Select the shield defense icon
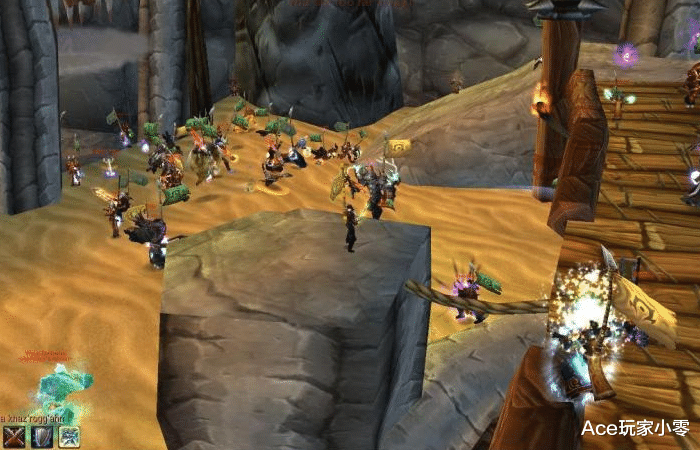The height and width of the screenshot is (450, 700). [x=42, y=436]
